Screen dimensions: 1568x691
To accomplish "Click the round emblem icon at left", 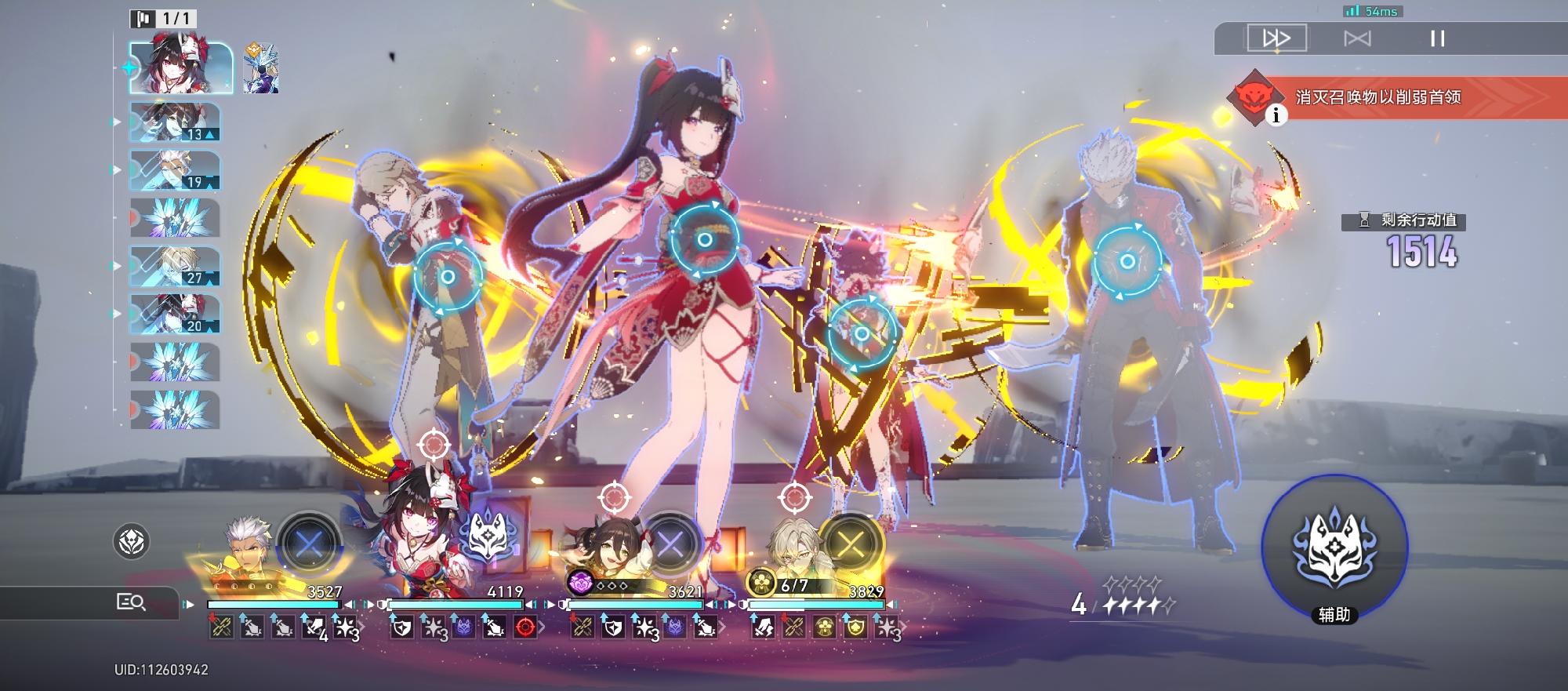I will (132, 541).
